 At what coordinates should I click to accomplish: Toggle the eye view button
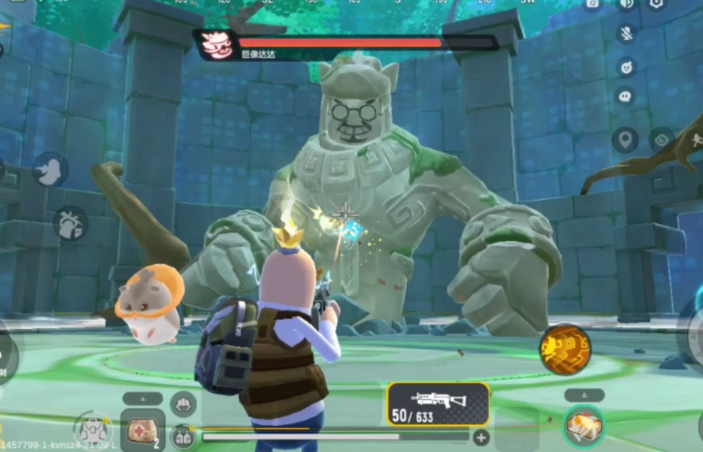[661, 140]
